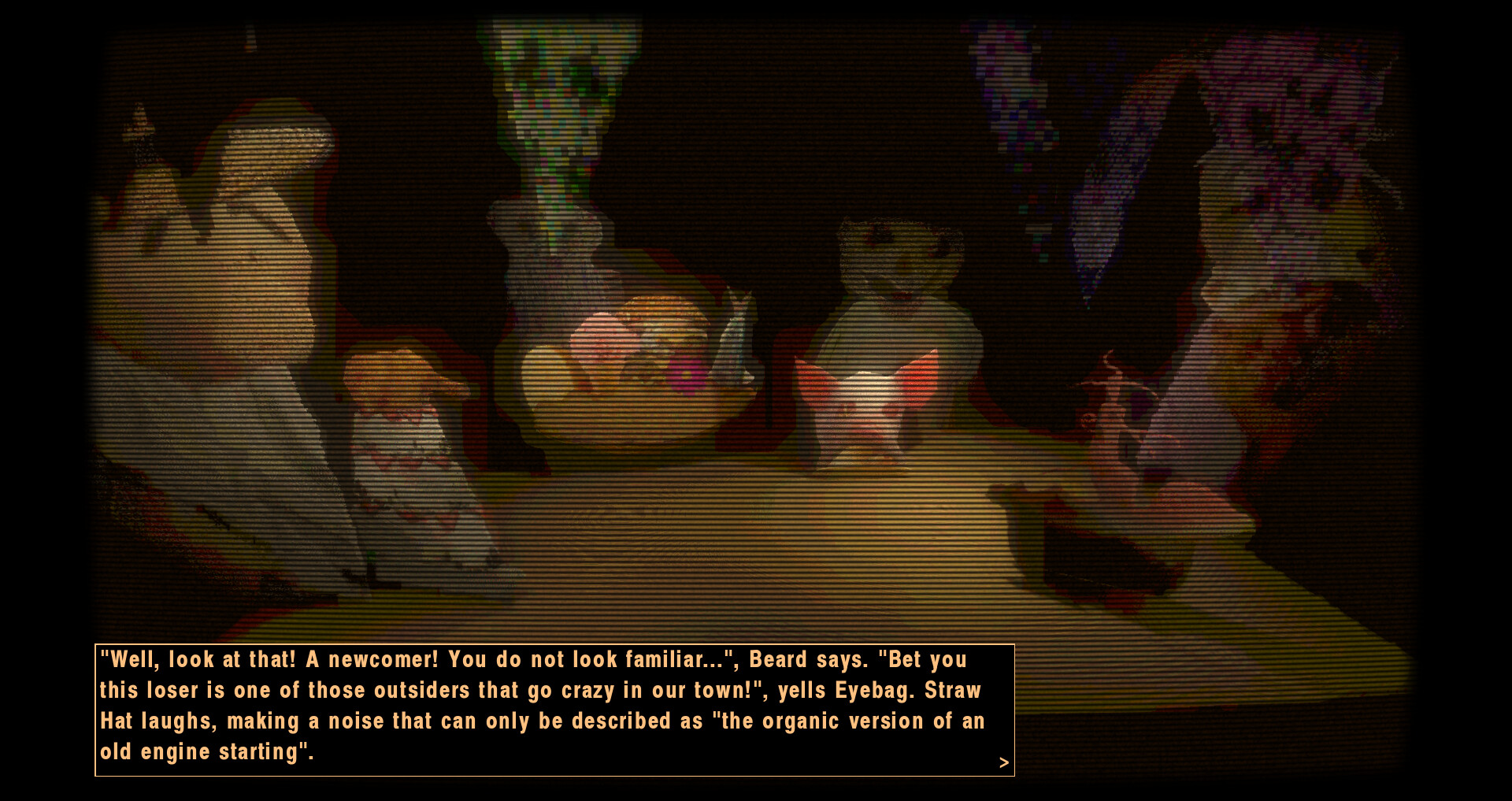Advance the dialogue with the > arrow

pyautogui.click(x=1003, y=762)
